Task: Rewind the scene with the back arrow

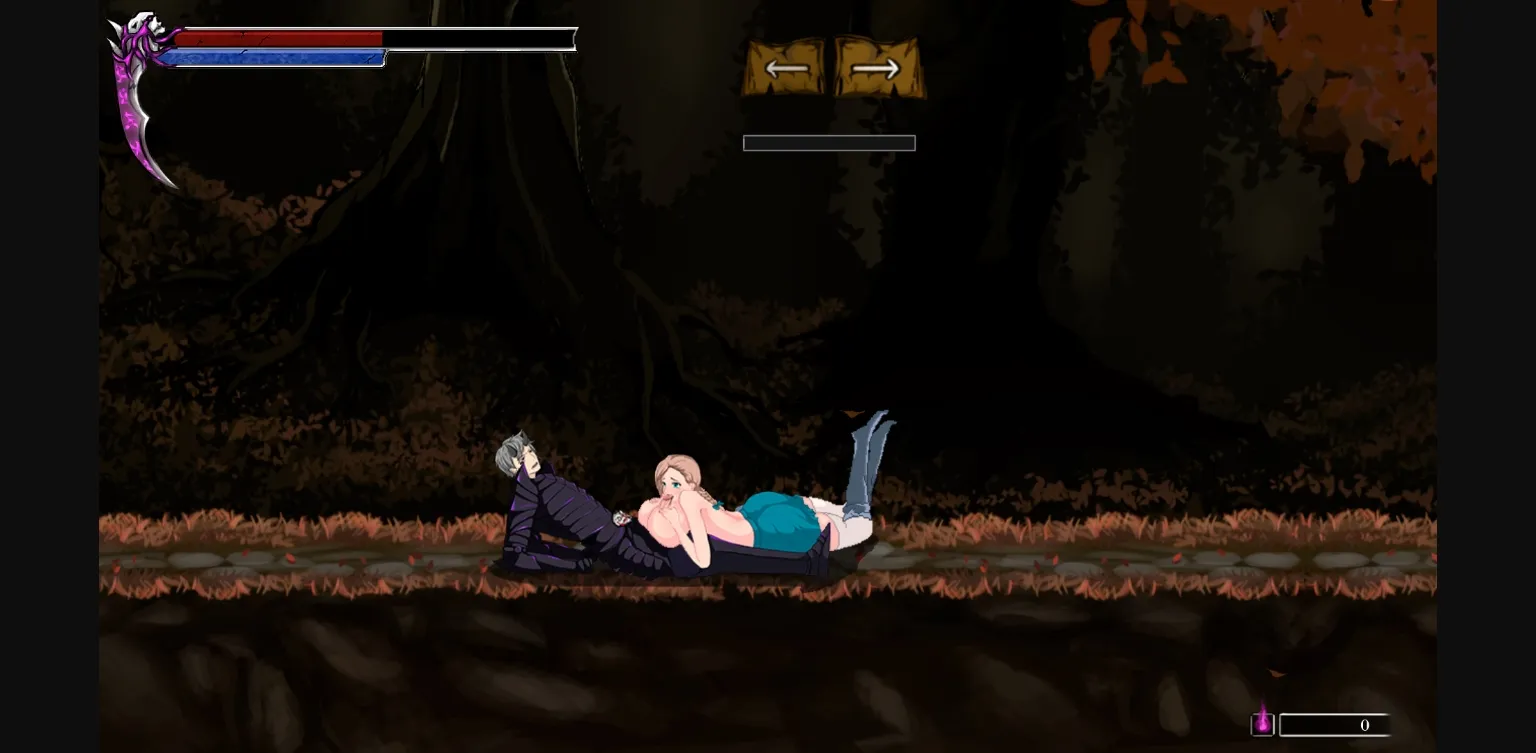Action: (788, 68)
